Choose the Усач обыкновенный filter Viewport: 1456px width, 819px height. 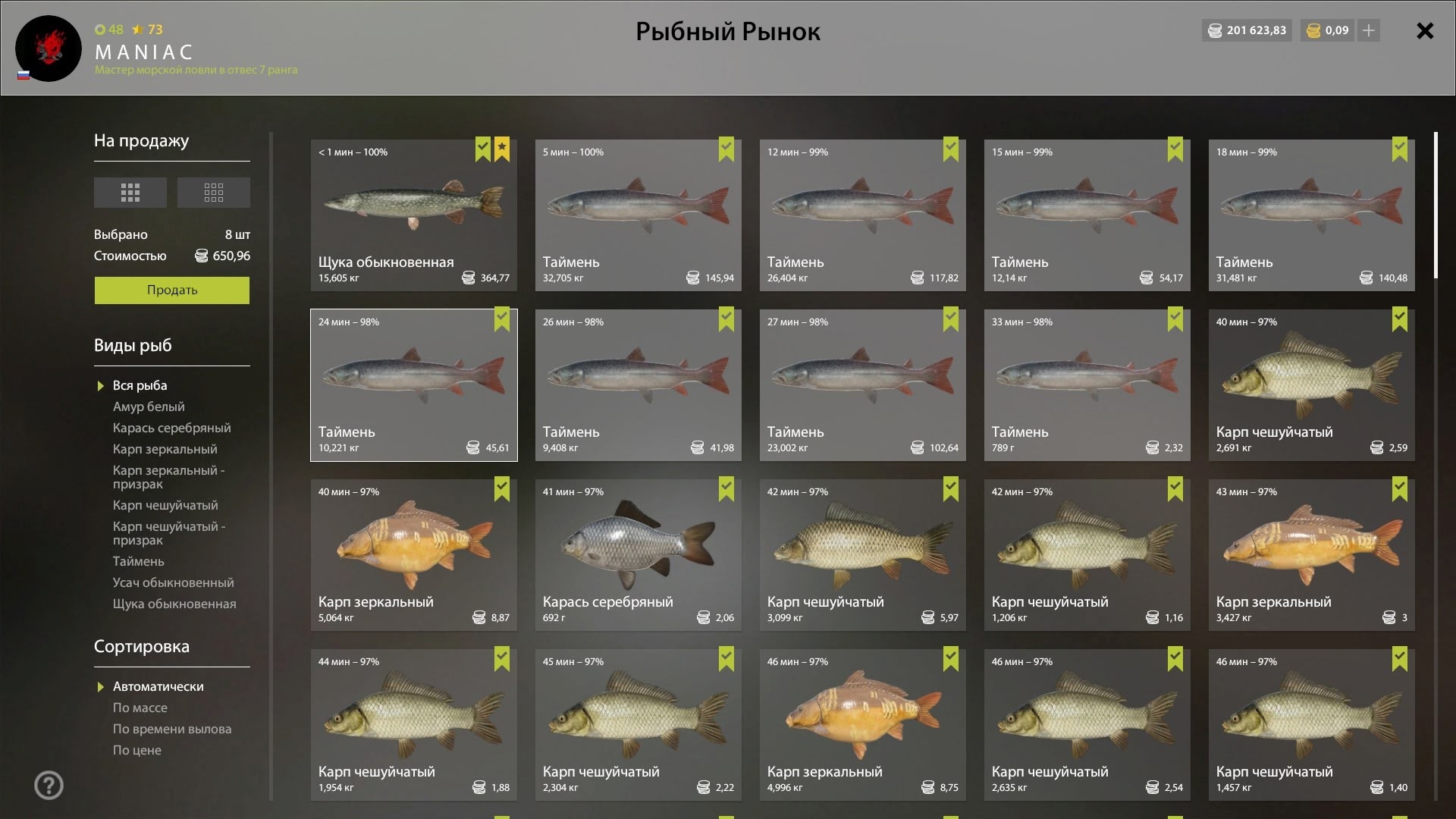[x=173, y=582]
